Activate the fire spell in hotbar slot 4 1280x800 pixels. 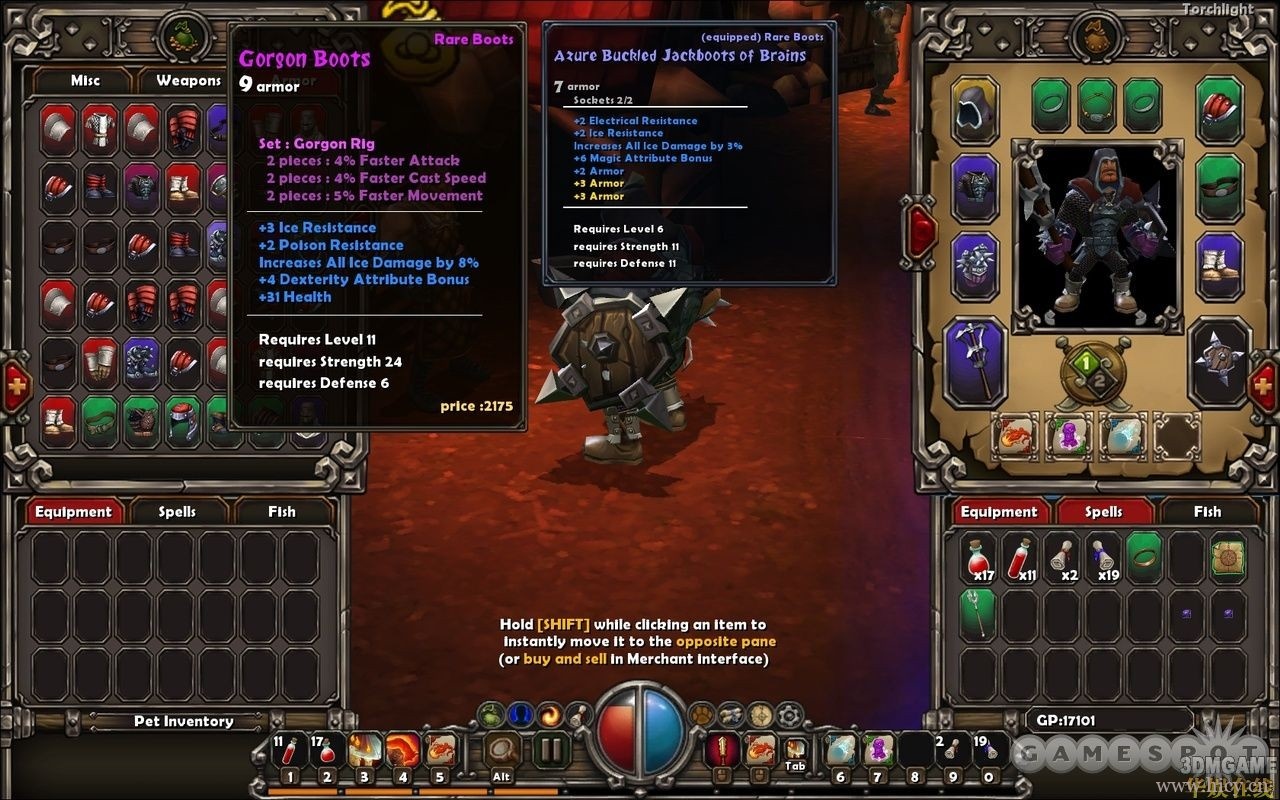pyautogui.click(x=403, y=752)
